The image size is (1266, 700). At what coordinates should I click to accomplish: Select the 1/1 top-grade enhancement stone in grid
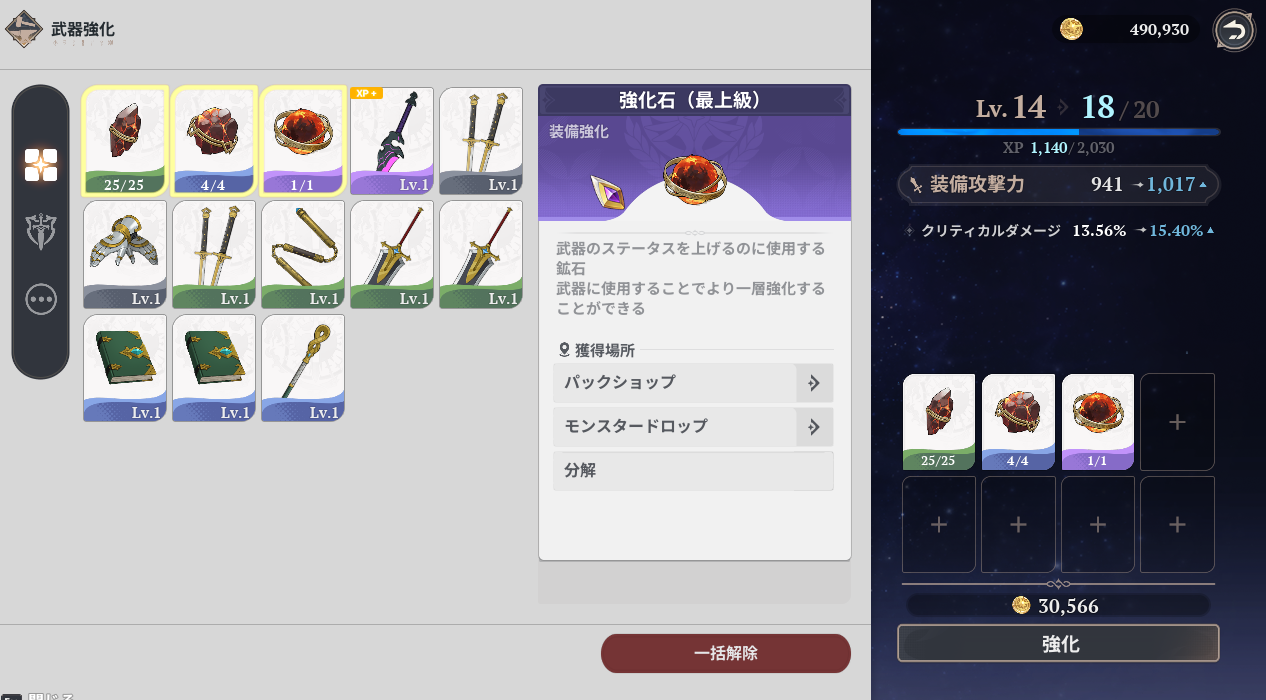click(303, 140)
